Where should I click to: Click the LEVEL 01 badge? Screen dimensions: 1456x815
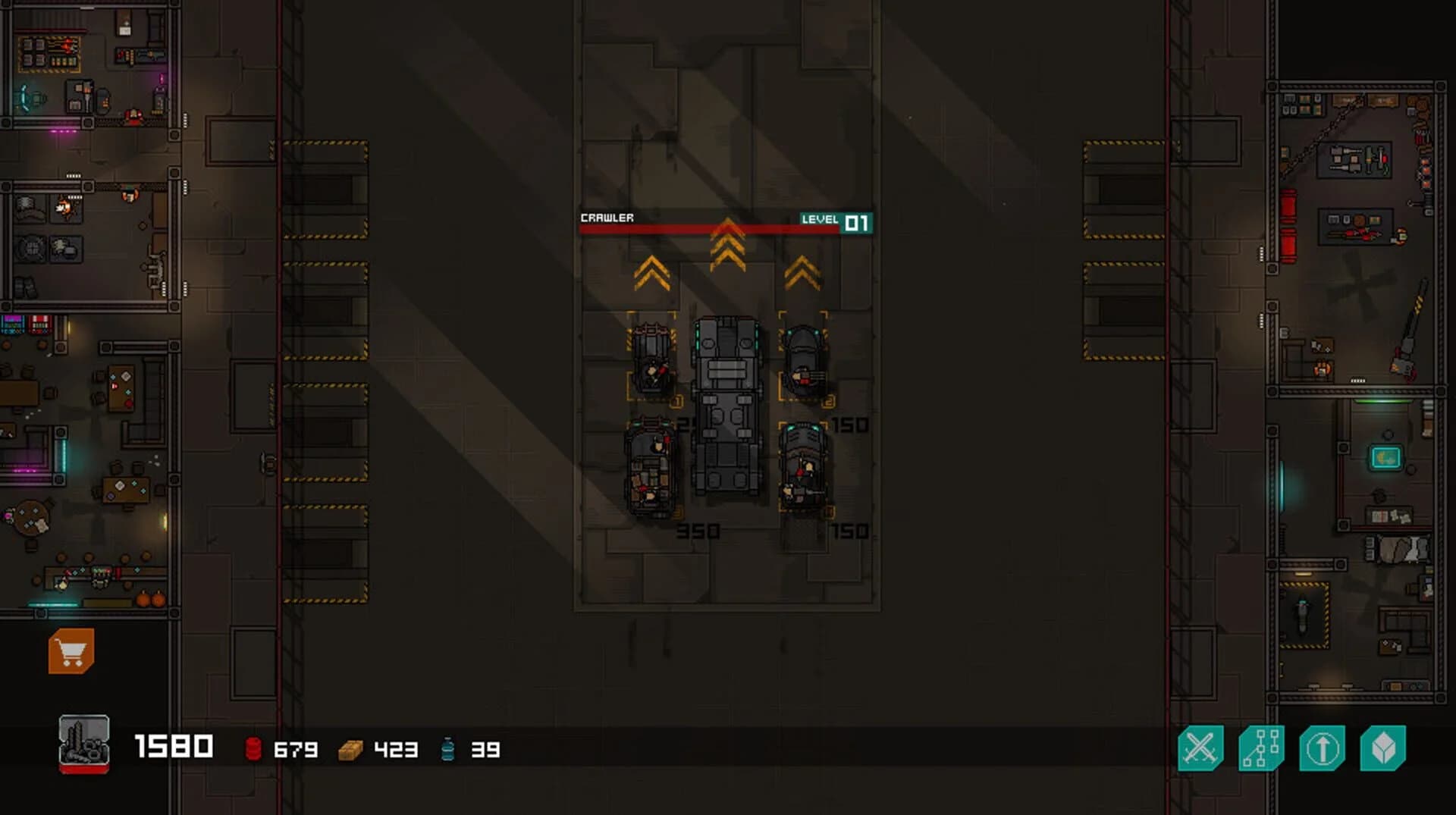[836, 221]
